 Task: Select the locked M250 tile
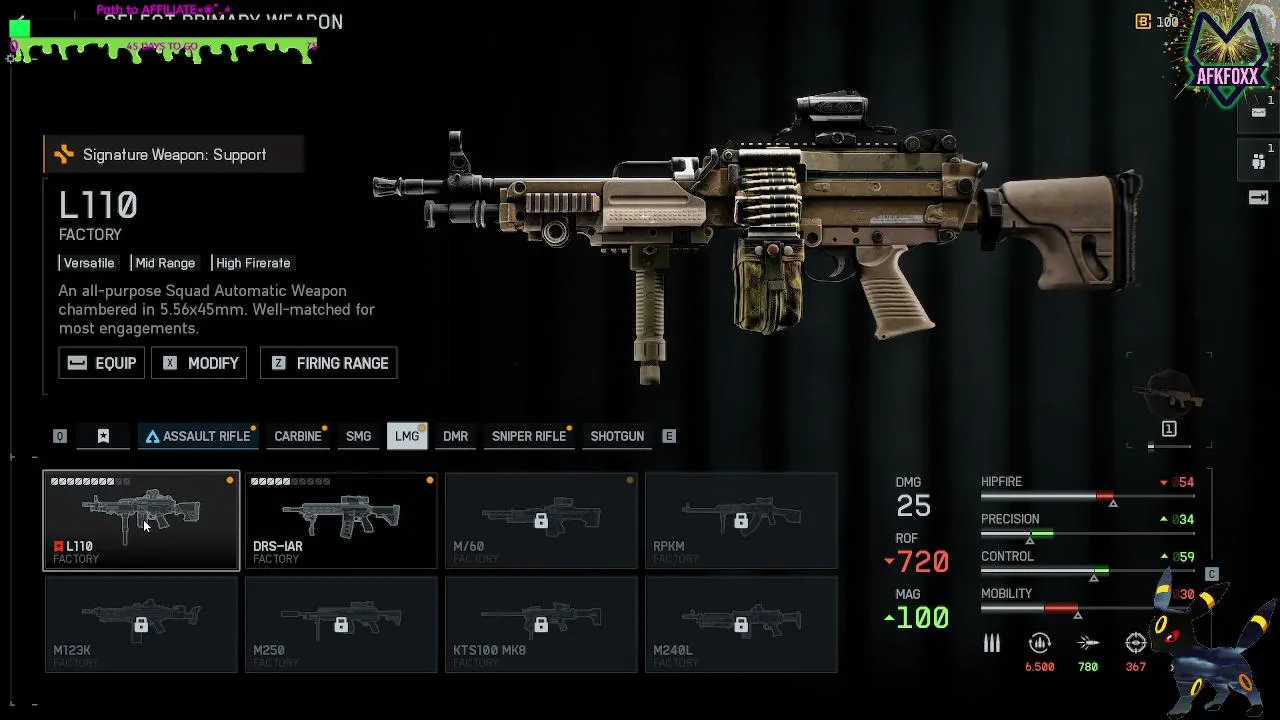pos(341,625)
